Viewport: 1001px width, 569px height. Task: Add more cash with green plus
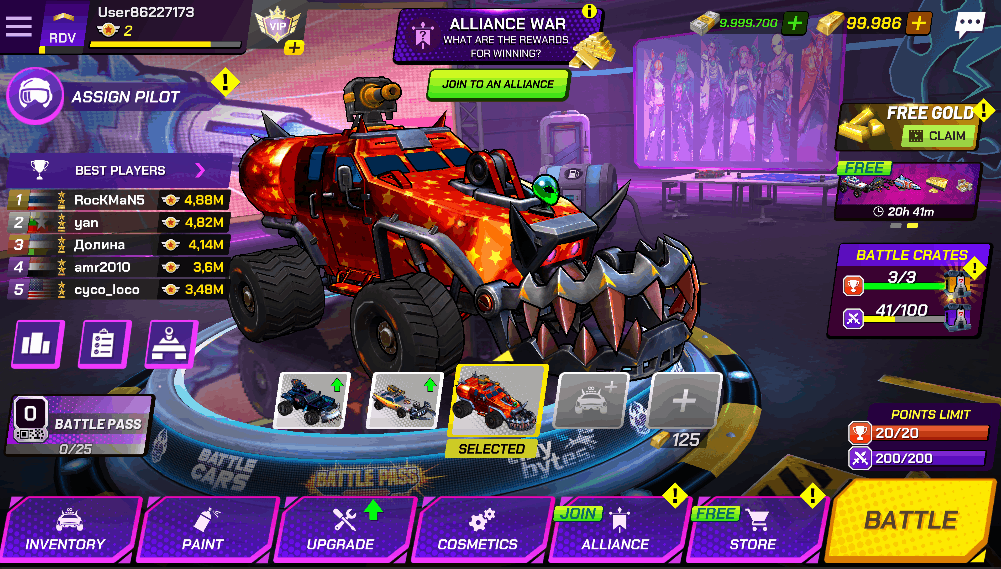pyautogui.click(x=795, y=23)
